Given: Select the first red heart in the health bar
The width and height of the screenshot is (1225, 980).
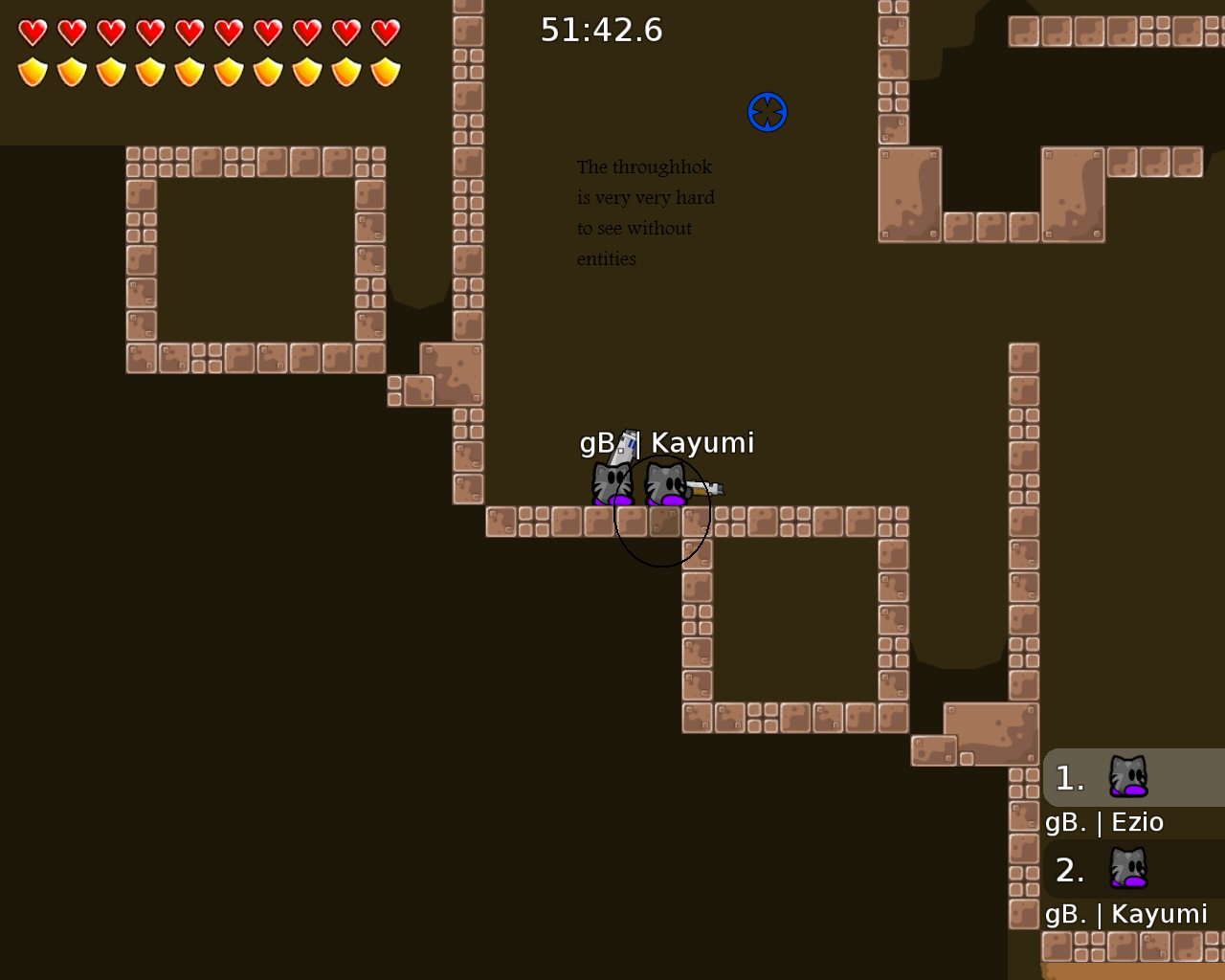Looking at the screenshot, I should coord(30,32).
